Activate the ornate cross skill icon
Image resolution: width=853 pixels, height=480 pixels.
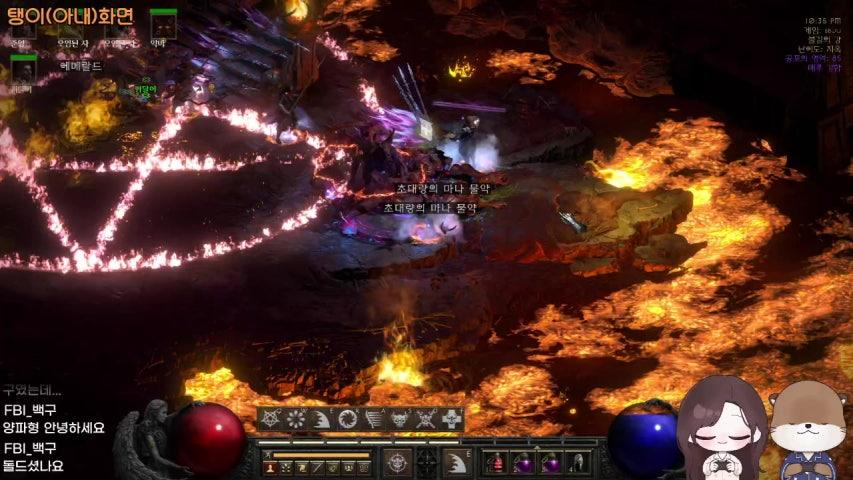[x=452, y=419]
